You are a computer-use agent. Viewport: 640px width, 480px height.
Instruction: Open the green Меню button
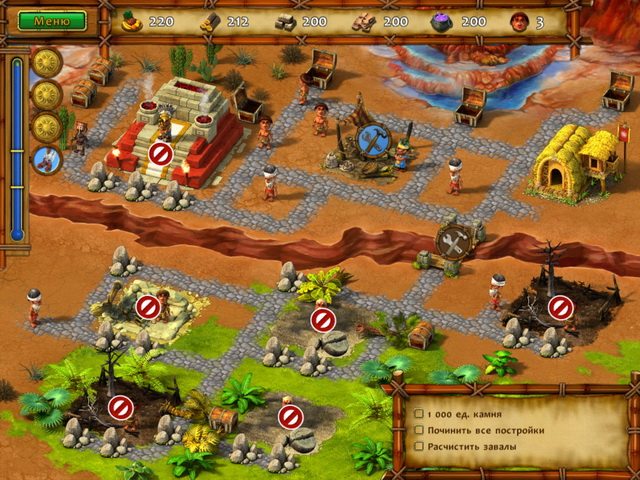(x=52, y=20)
